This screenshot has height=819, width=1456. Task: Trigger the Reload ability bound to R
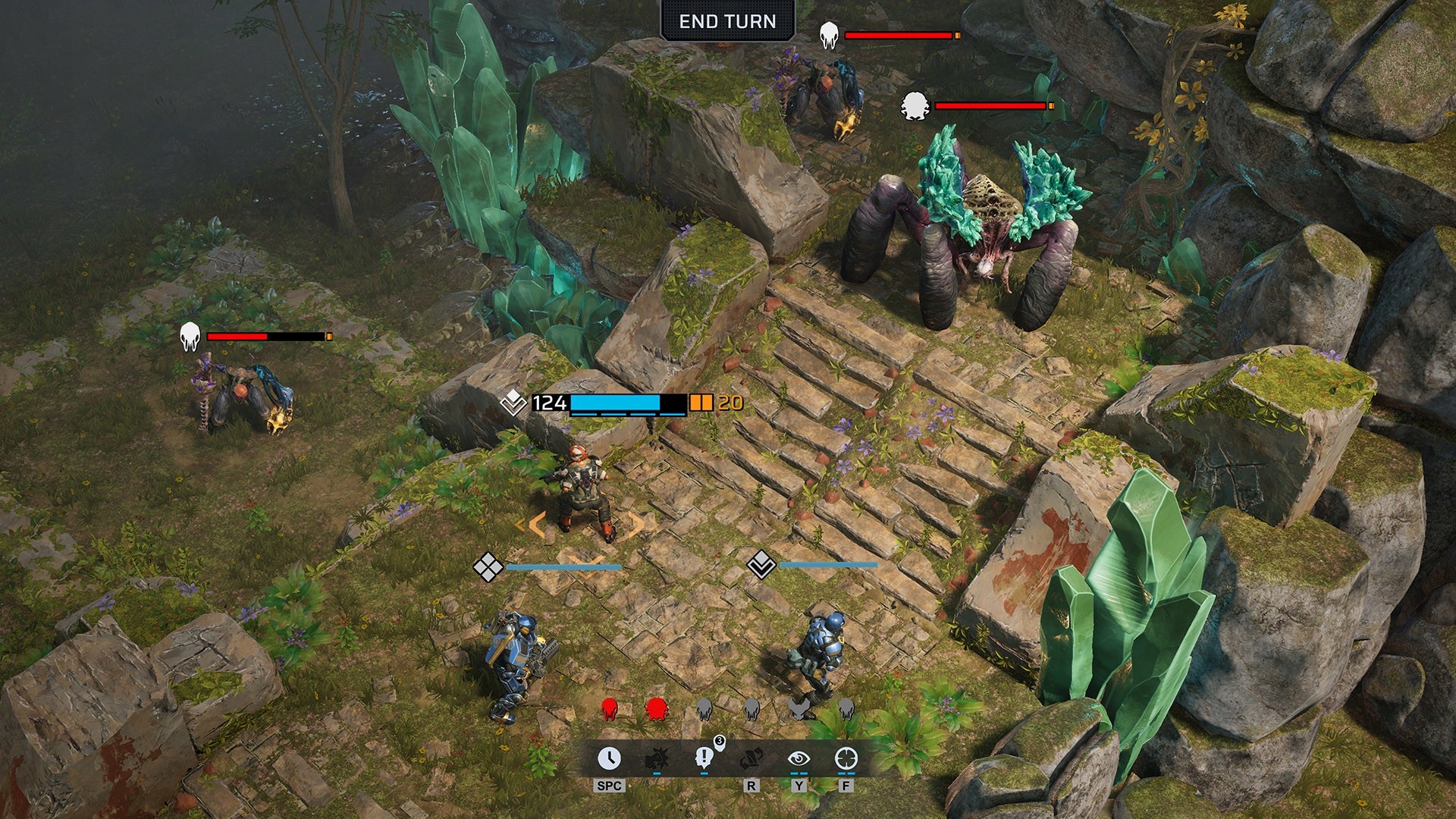[752, 760]
